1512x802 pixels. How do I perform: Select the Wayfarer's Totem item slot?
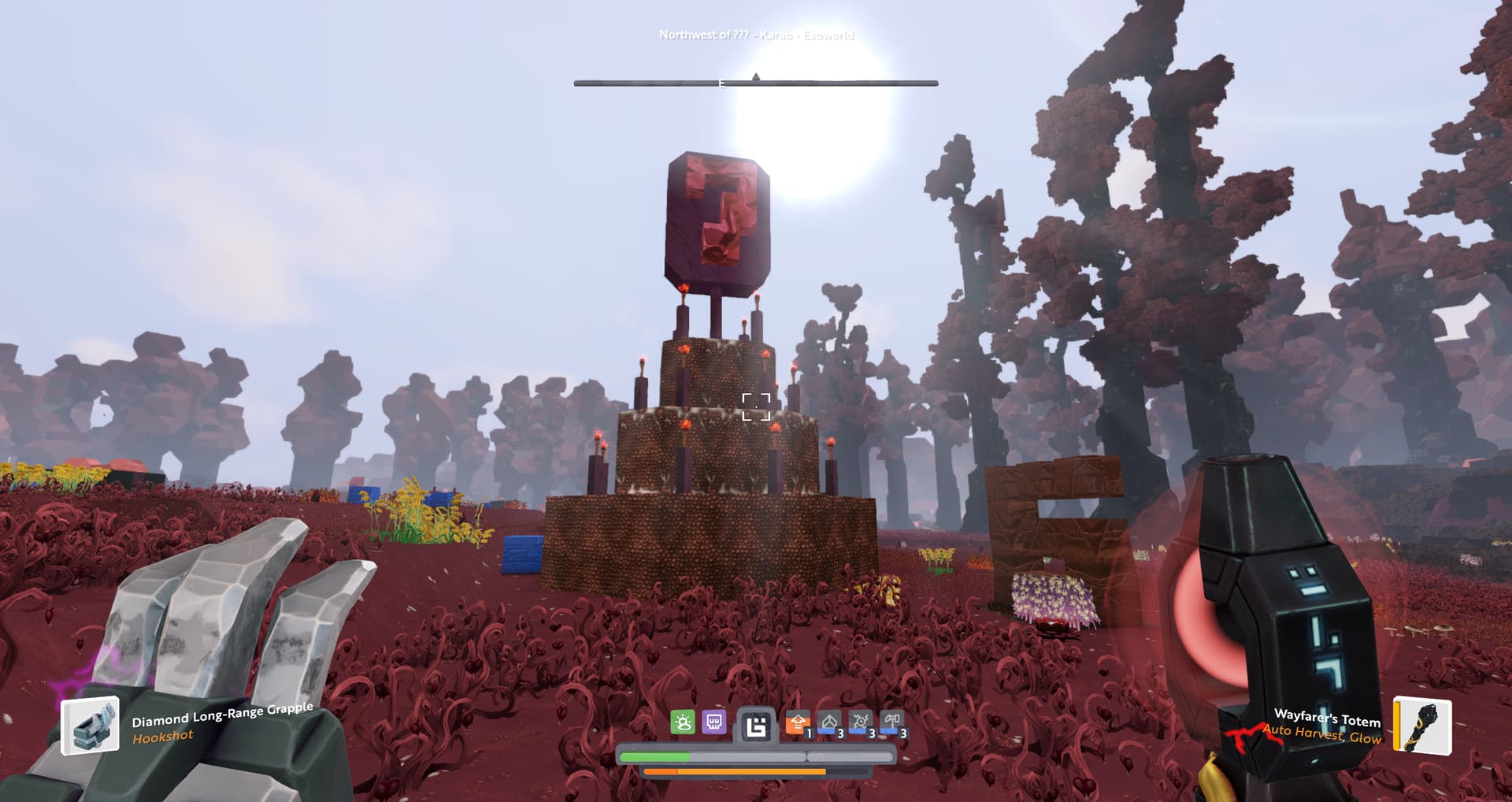point(1422,725)
